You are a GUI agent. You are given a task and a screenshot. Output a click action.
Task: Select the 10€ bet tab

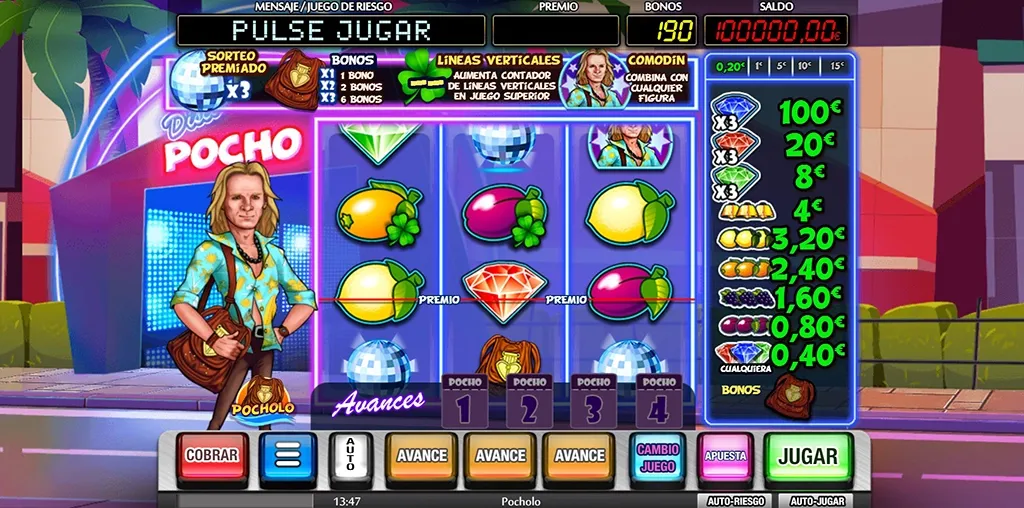point(805,66)
